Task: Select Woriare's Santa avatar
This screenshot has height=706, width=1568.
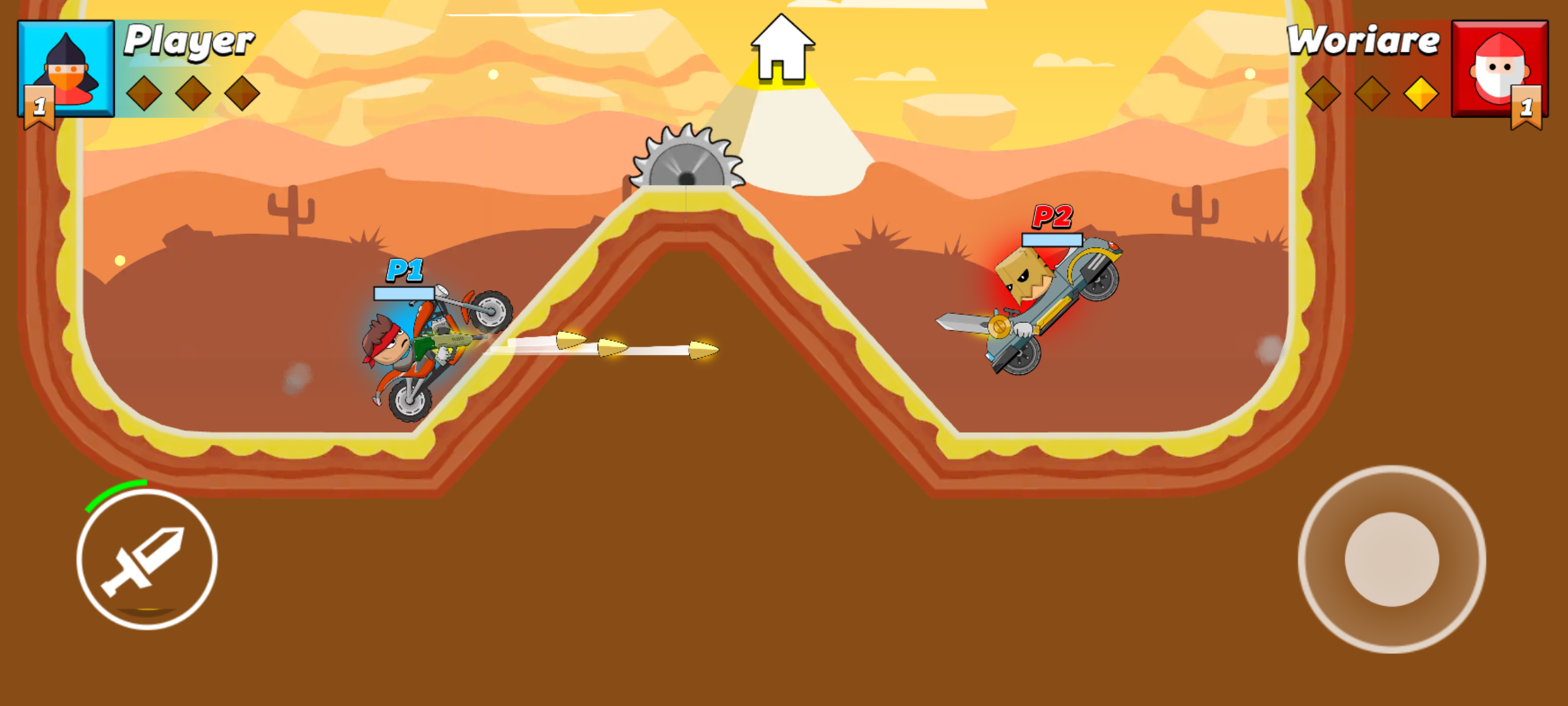Action: (1499, 69)
